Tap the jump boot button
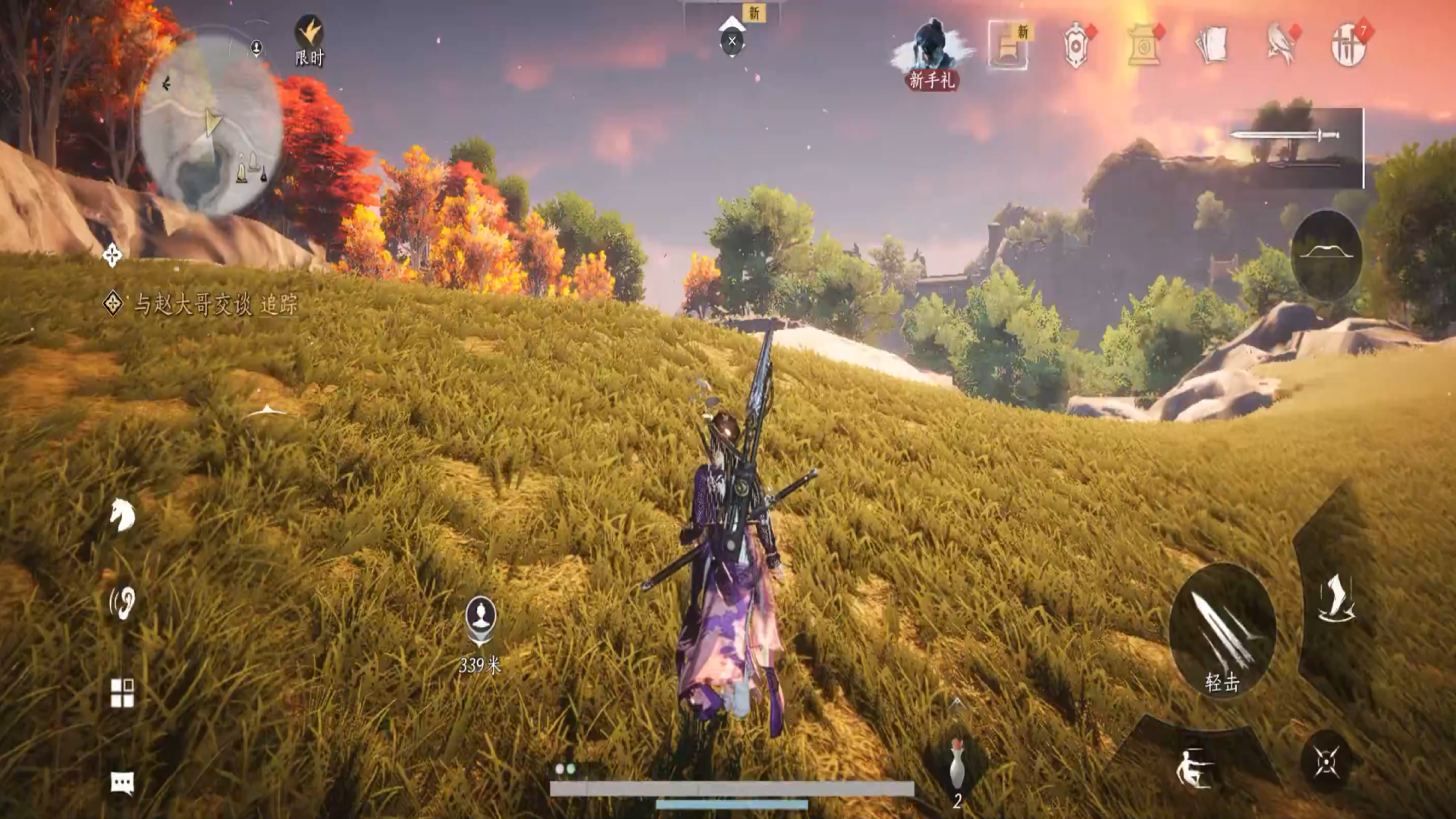Viewport: 1456px width, 819px height. (1335, 599)
